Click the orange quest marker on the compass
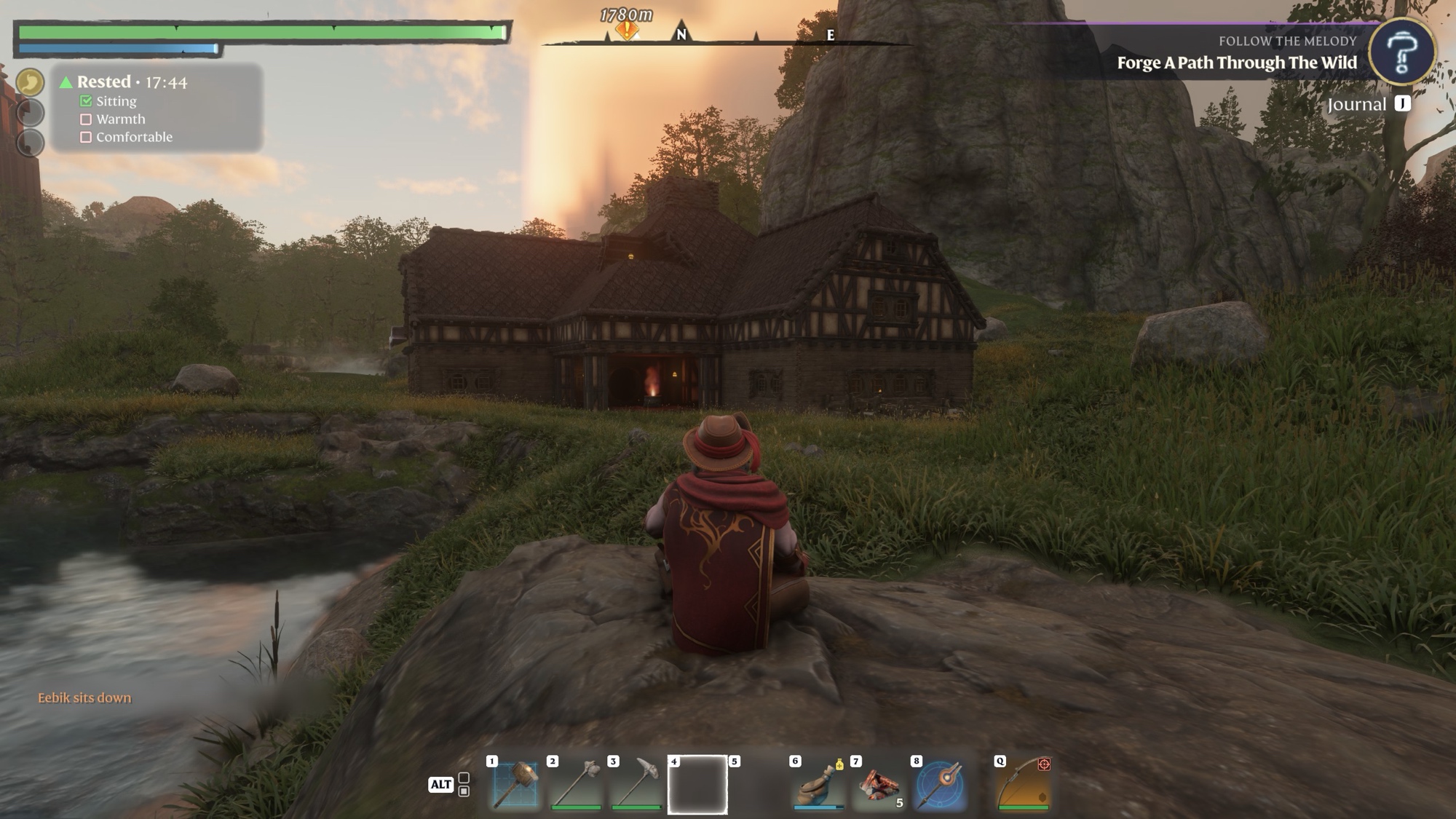Screen dimensions: 1456x819 627,30
